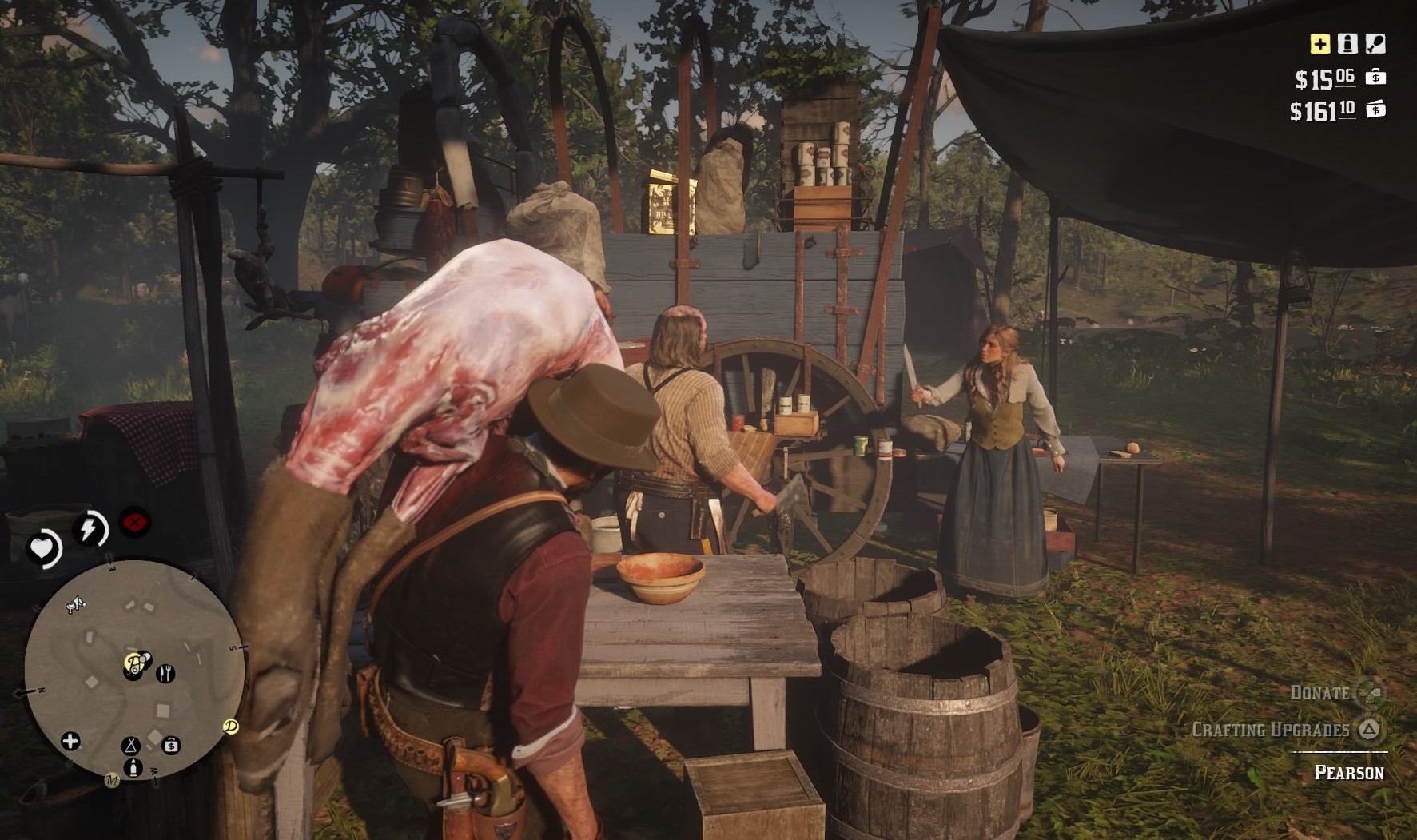Click the heart health core icon
The height and width of the screenshot is (840, 1417).
[42, 549]
